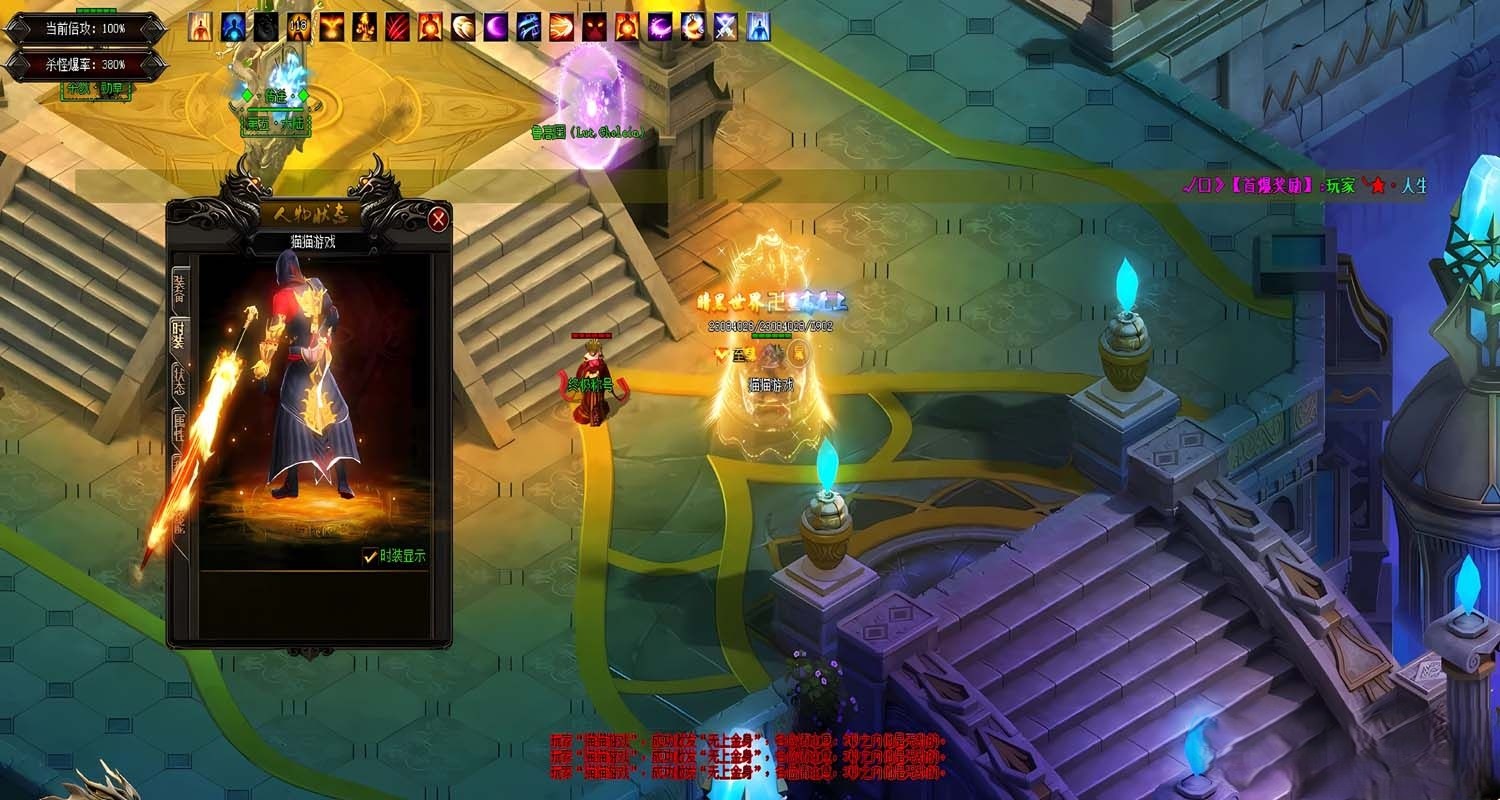Screen dimensions: 1500x800
Task: Click the red-eyed demon face icon
Action: tap(594, 27)
